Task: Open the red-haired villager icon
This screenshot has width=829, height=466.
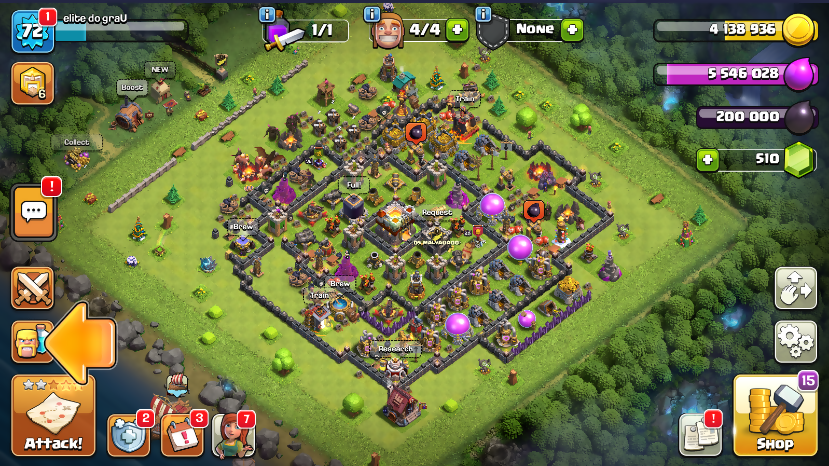Action: click(x=233, y=435)
